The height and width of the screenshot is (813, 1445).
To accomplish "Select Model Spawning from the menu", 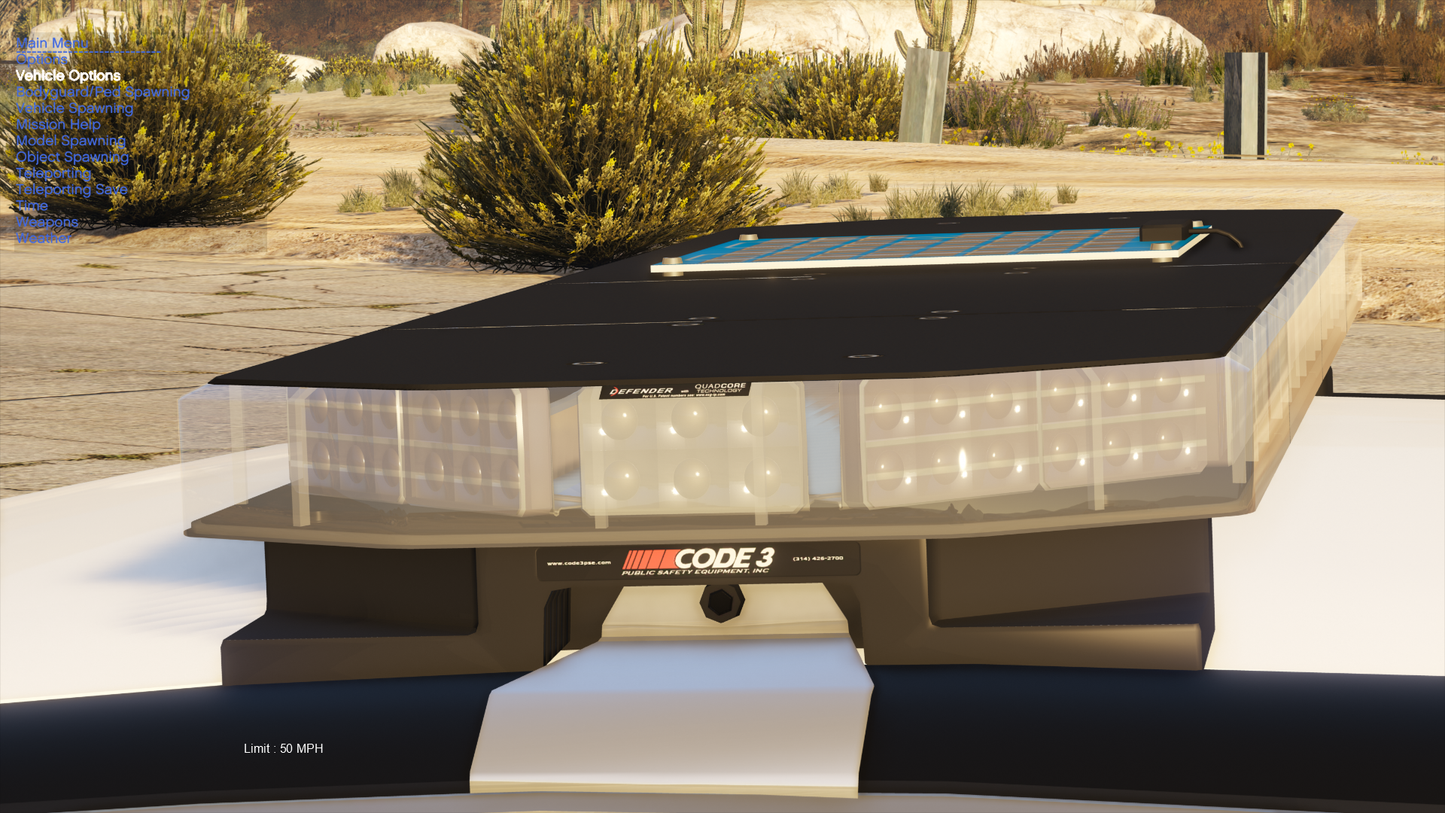I will [71, 141].
